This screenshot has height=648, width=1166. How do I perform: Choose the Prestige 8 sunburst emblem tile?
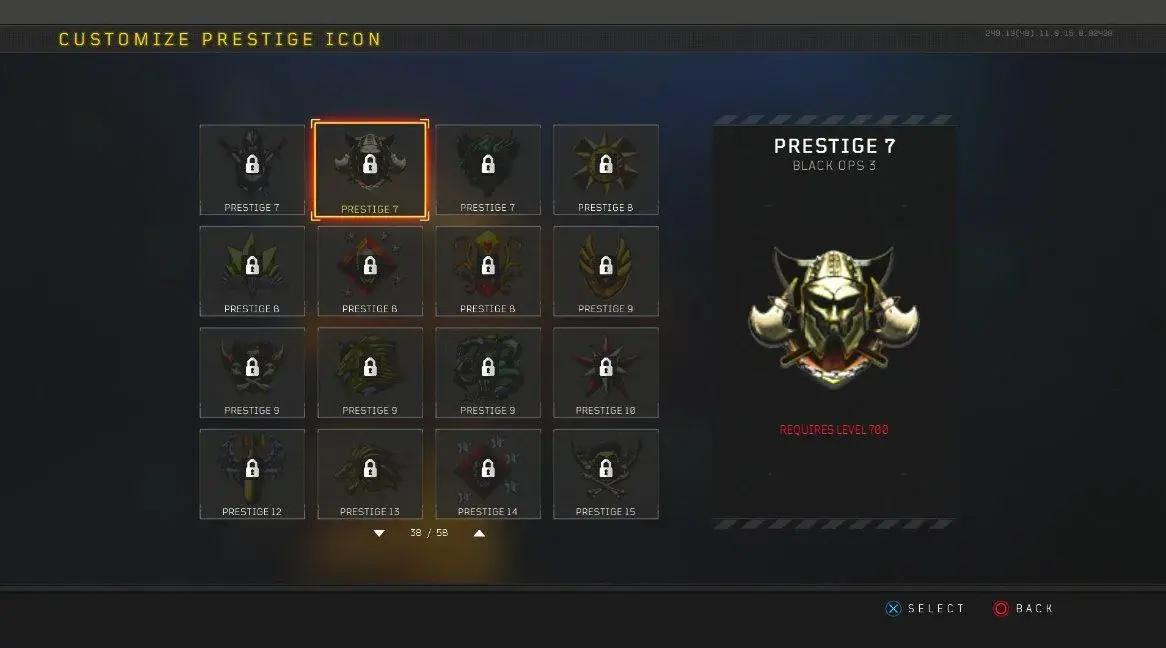click(x=605, y=169)
